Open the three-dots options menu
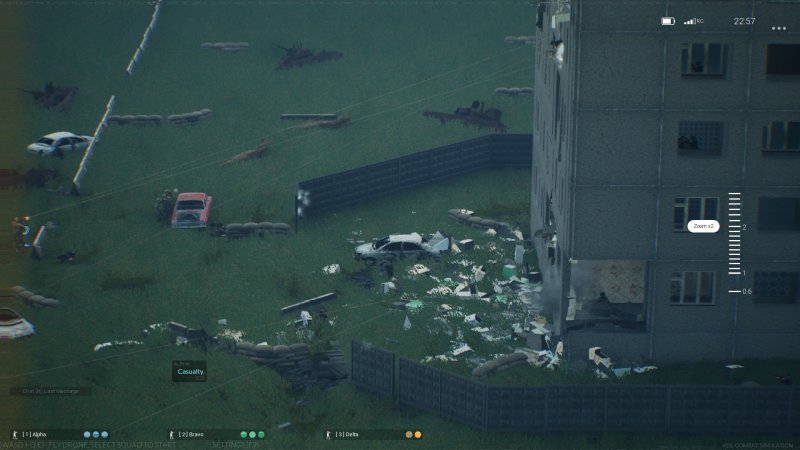This screenshot has height=450, width=800. coord(779,29)
